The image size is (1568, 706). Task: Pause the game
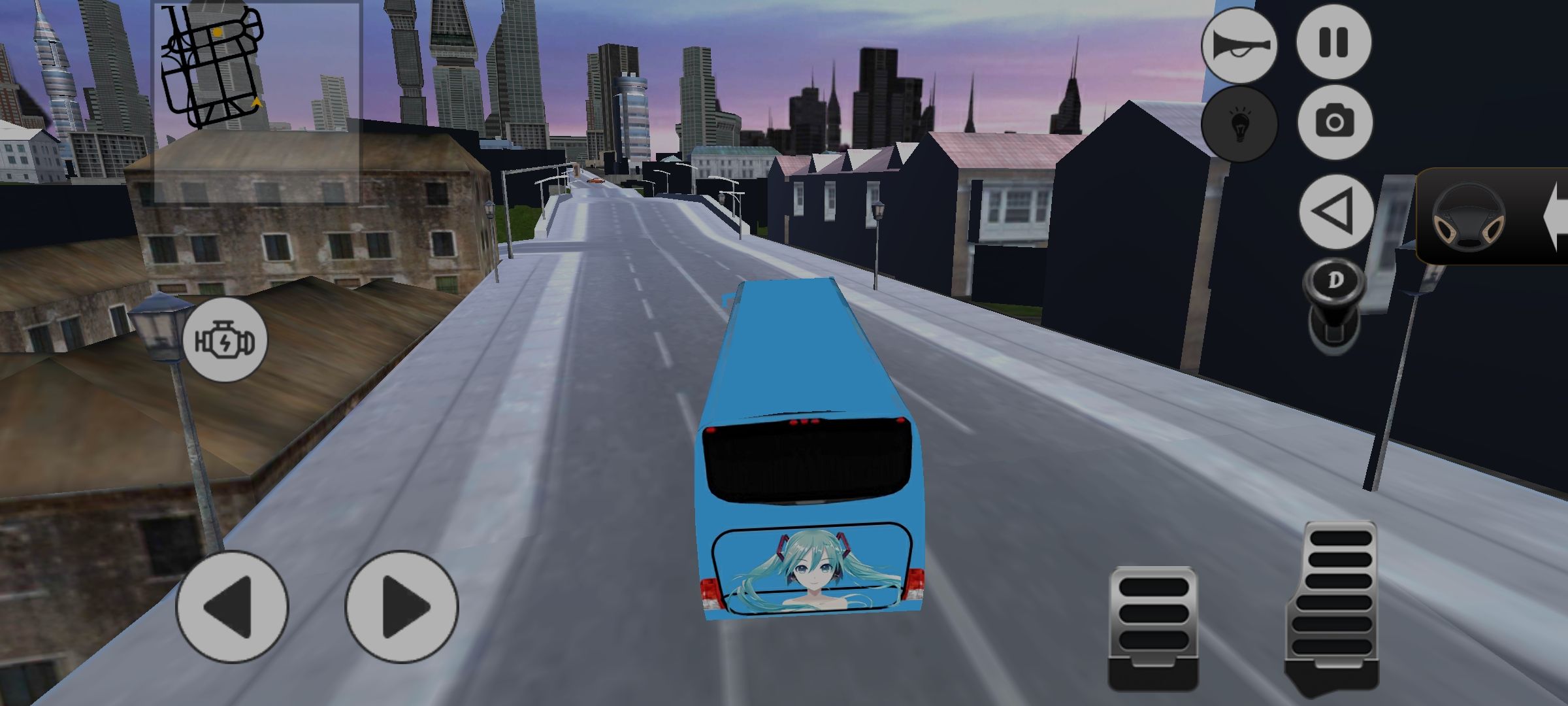point(1333,42)
